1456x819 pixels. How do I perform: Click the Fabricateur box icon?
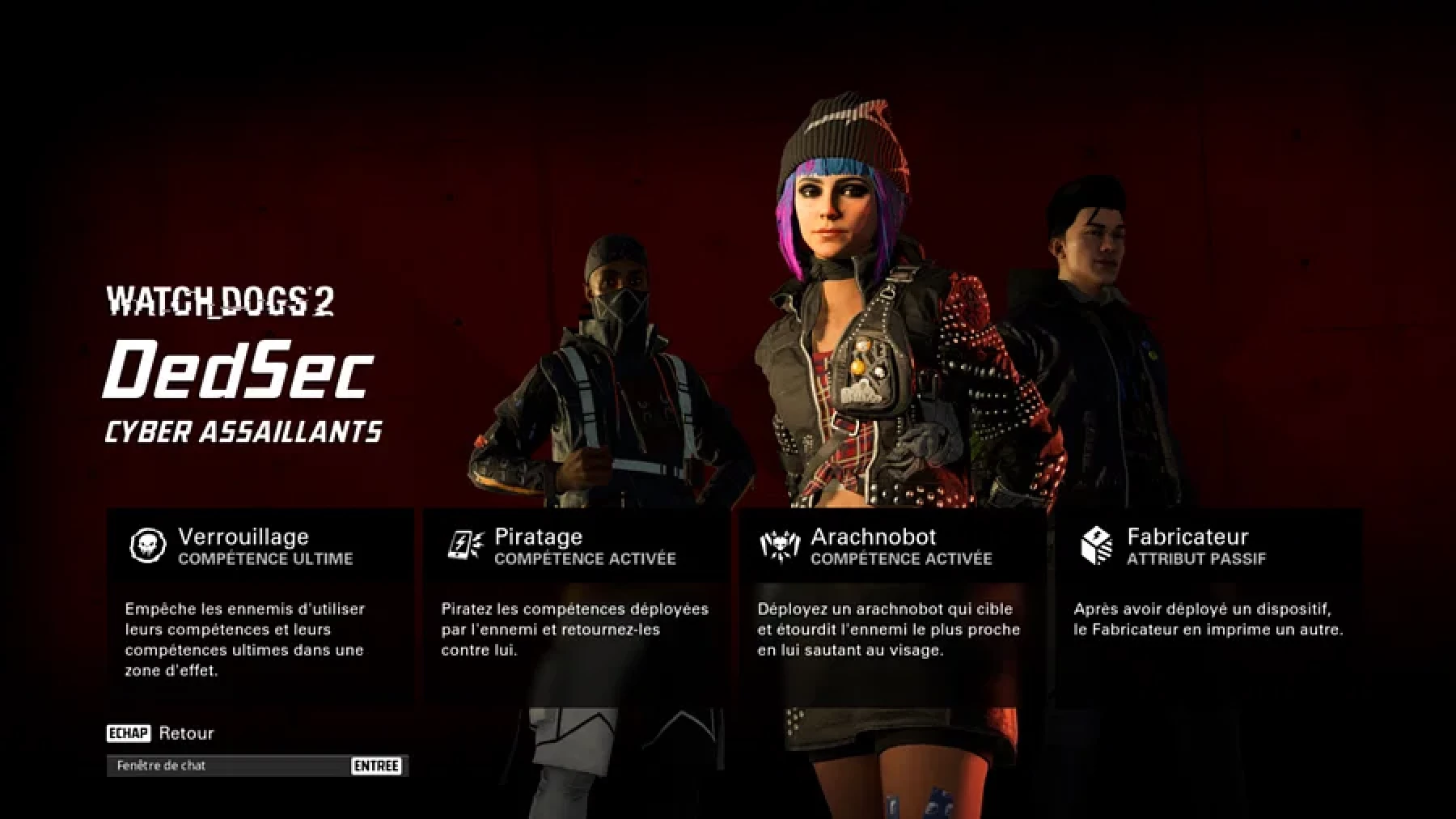(1097, 545)
